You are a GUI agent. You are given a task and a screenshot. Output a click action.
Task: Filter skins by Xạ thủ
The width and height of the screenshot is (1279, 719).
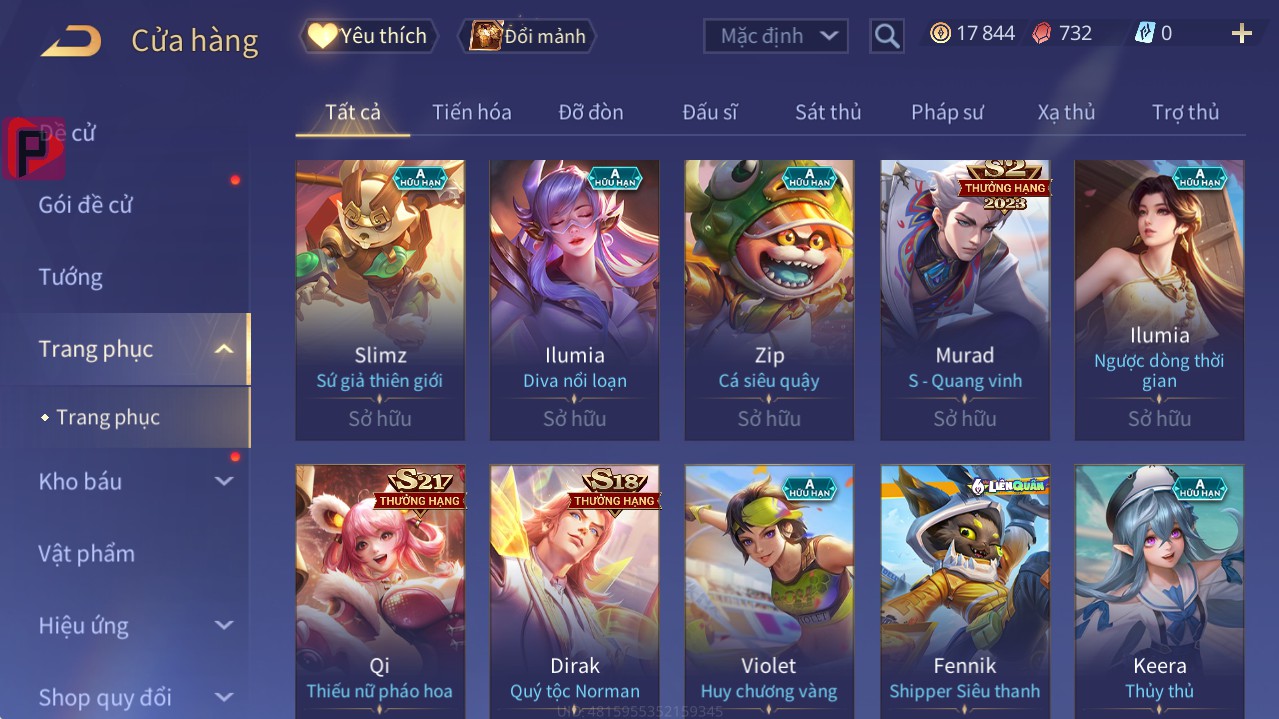(1066, 112)
